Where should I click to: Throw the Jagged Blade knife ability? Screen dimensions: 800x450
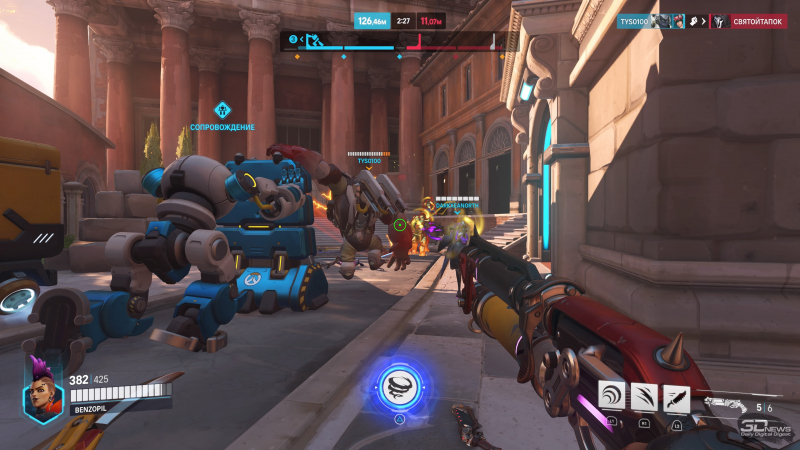(x=677, y=395)
